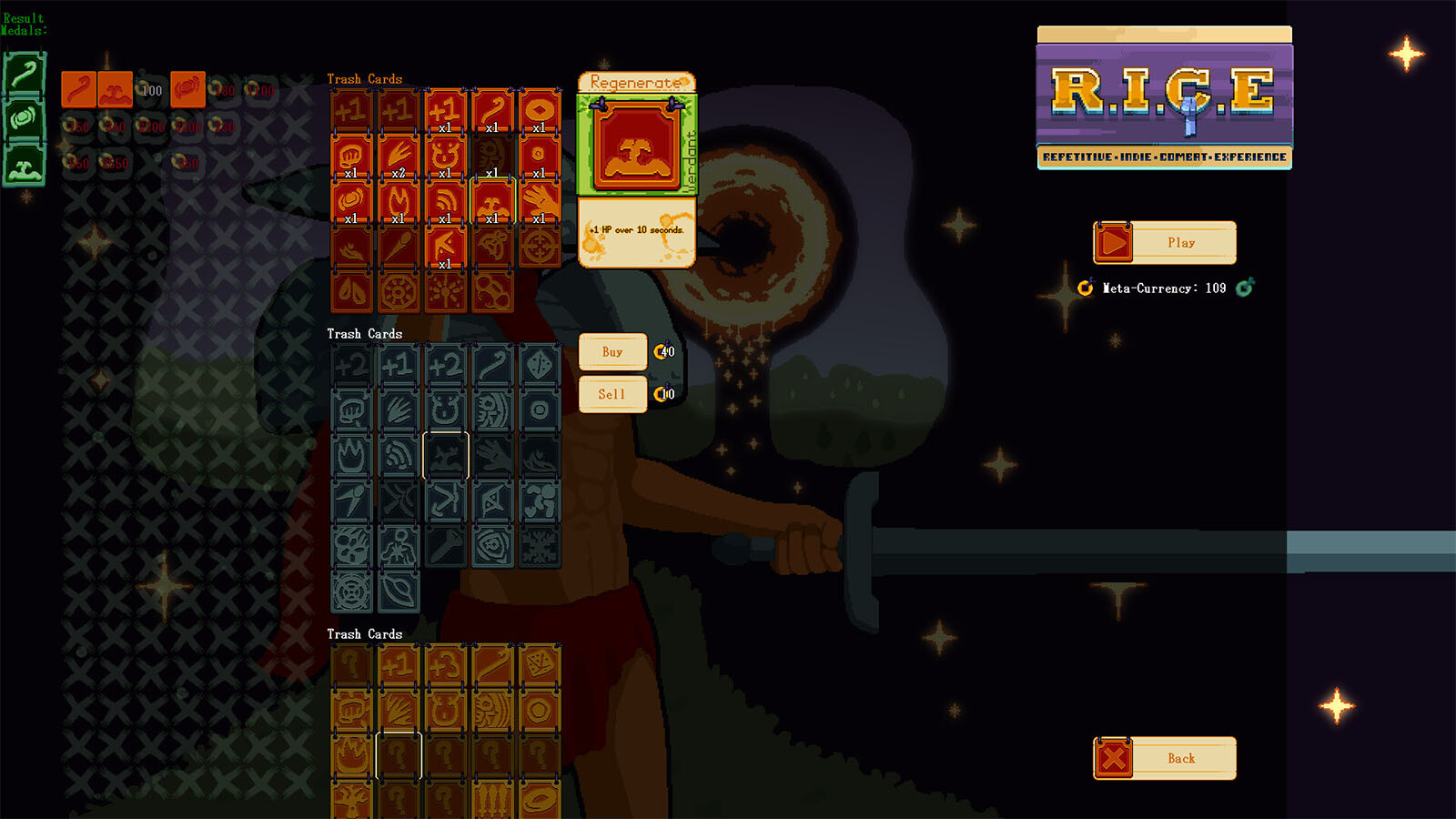This screenshot has height=819, width=1456.
Task: Click the green hook result medal
Action: click(24, 75)
